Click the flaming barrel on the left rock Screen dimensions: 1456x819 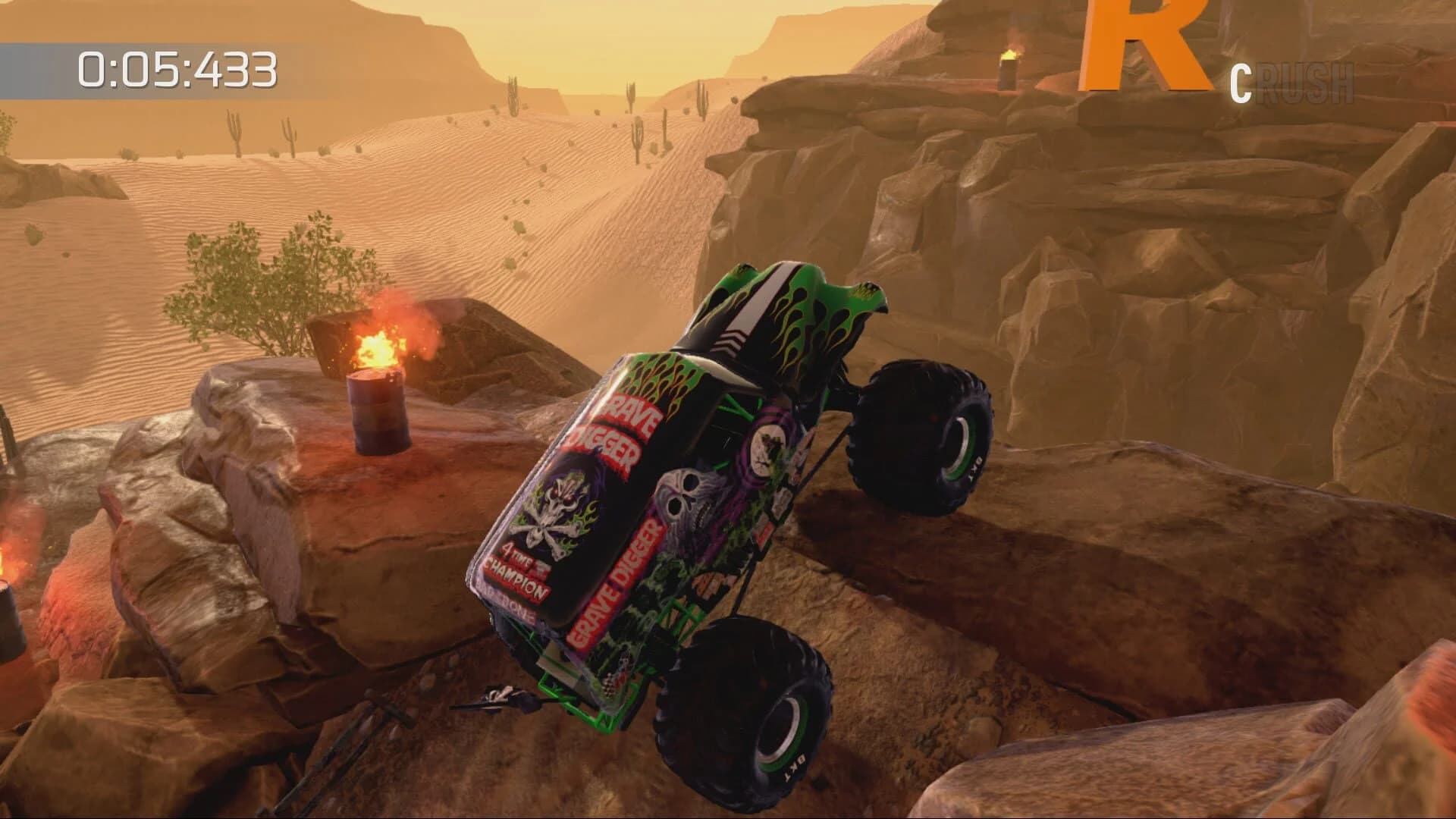tap(379, 413)
